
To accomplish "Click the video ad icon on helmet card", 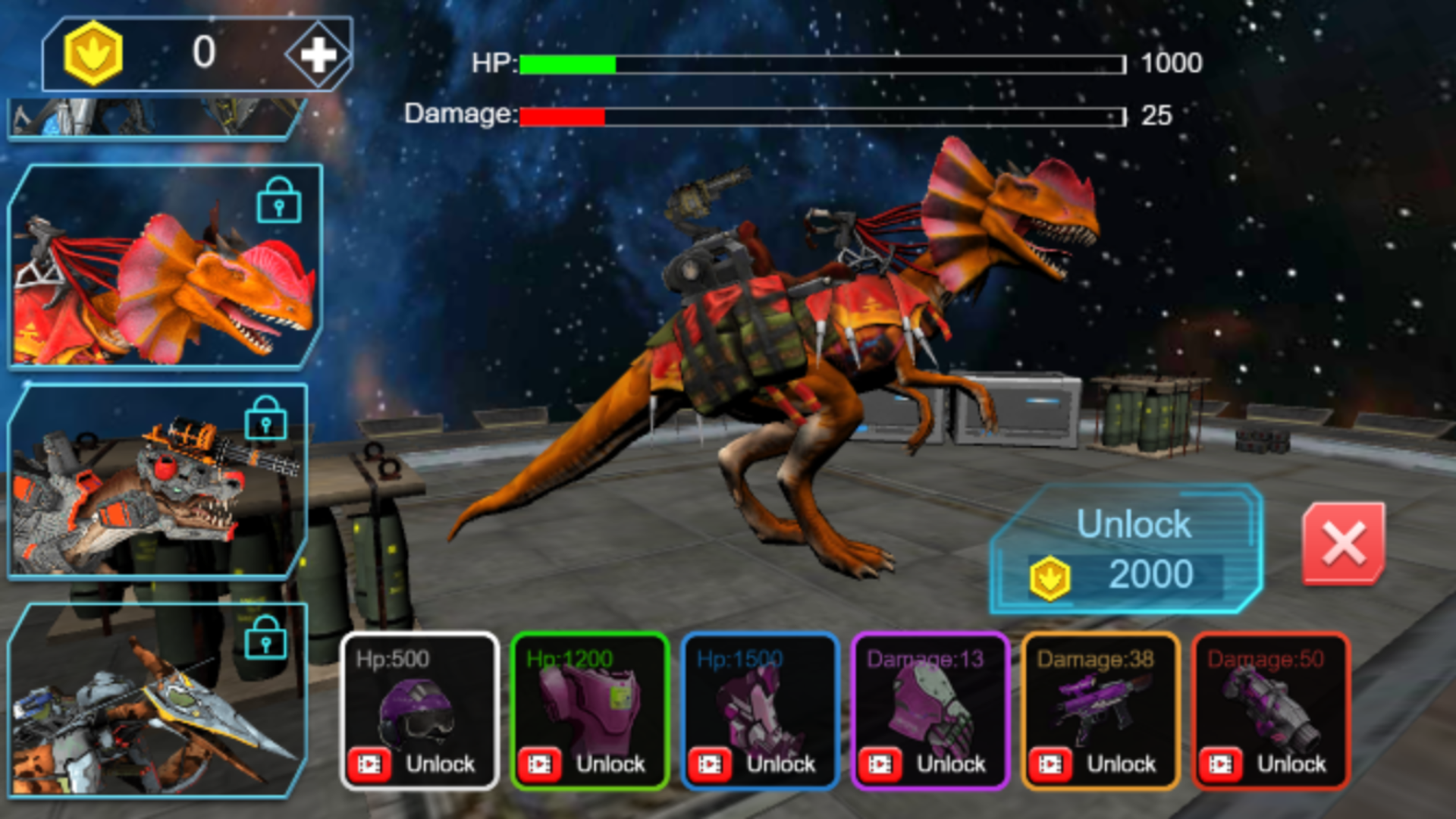I will point(369,763).
